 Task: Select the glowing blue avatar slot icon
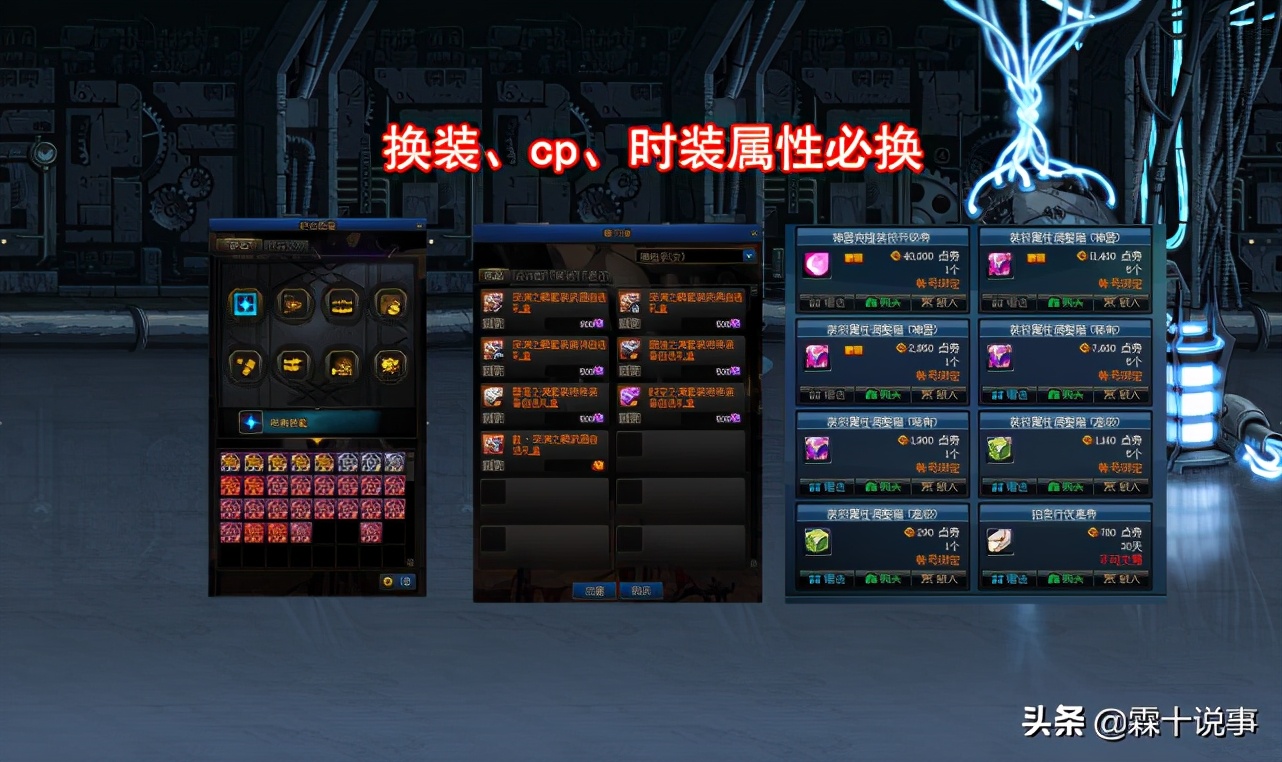244,306
